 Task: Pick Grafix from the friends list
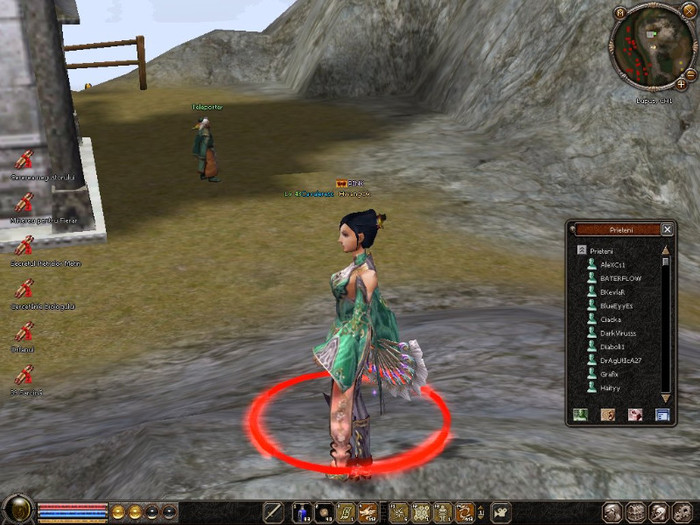(610, 374)
